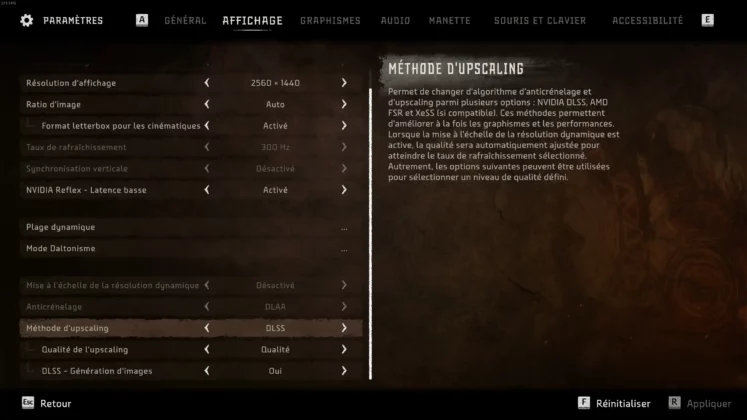The image size is (747, 420).
Task: Change NVIDIA Reflex setting with right arrow
Action: [344, 190]
